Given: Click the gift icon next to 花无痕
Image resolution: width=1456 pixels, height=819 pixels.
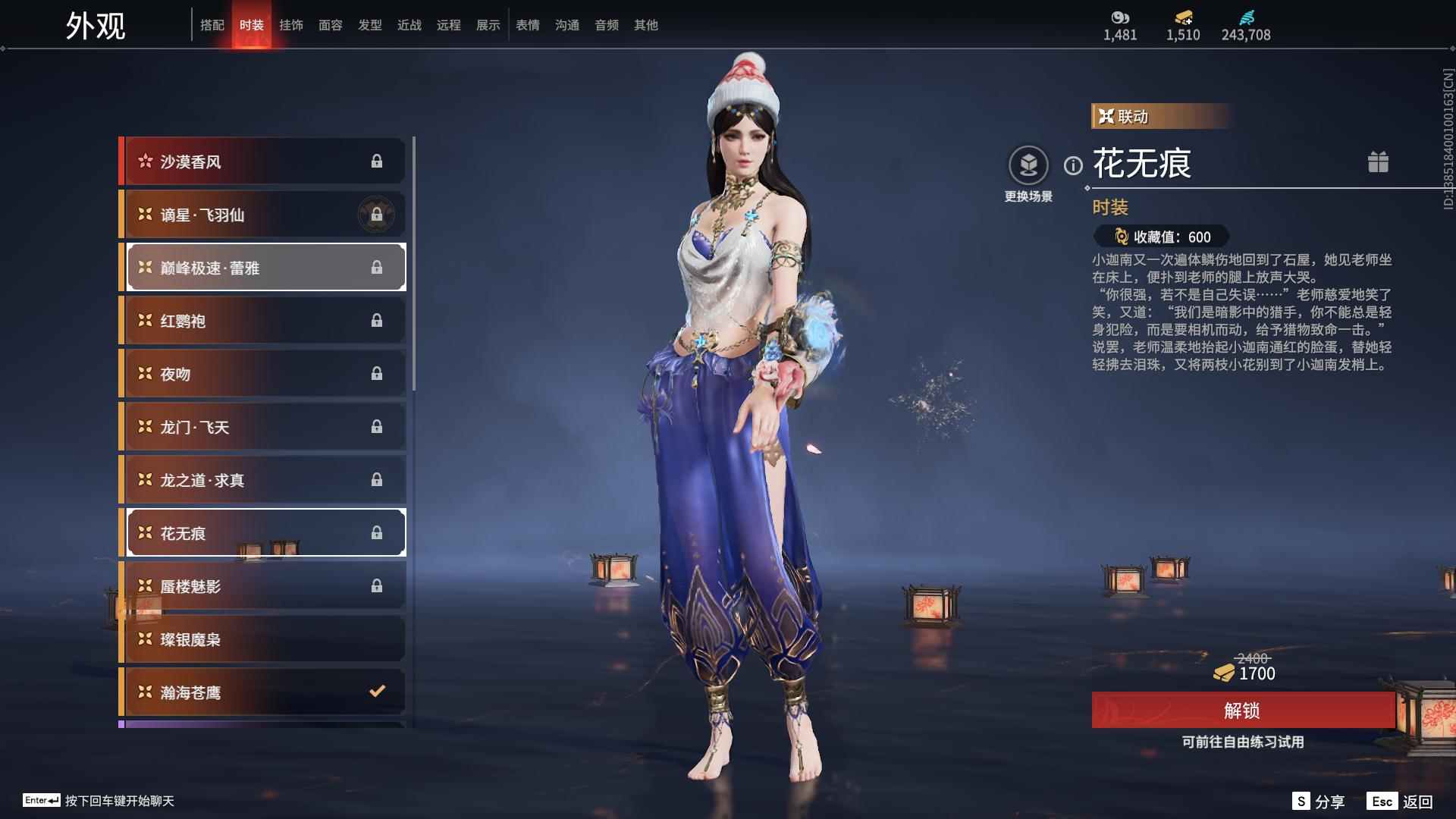Looking at the screenshot, I should click(1379, 162).
